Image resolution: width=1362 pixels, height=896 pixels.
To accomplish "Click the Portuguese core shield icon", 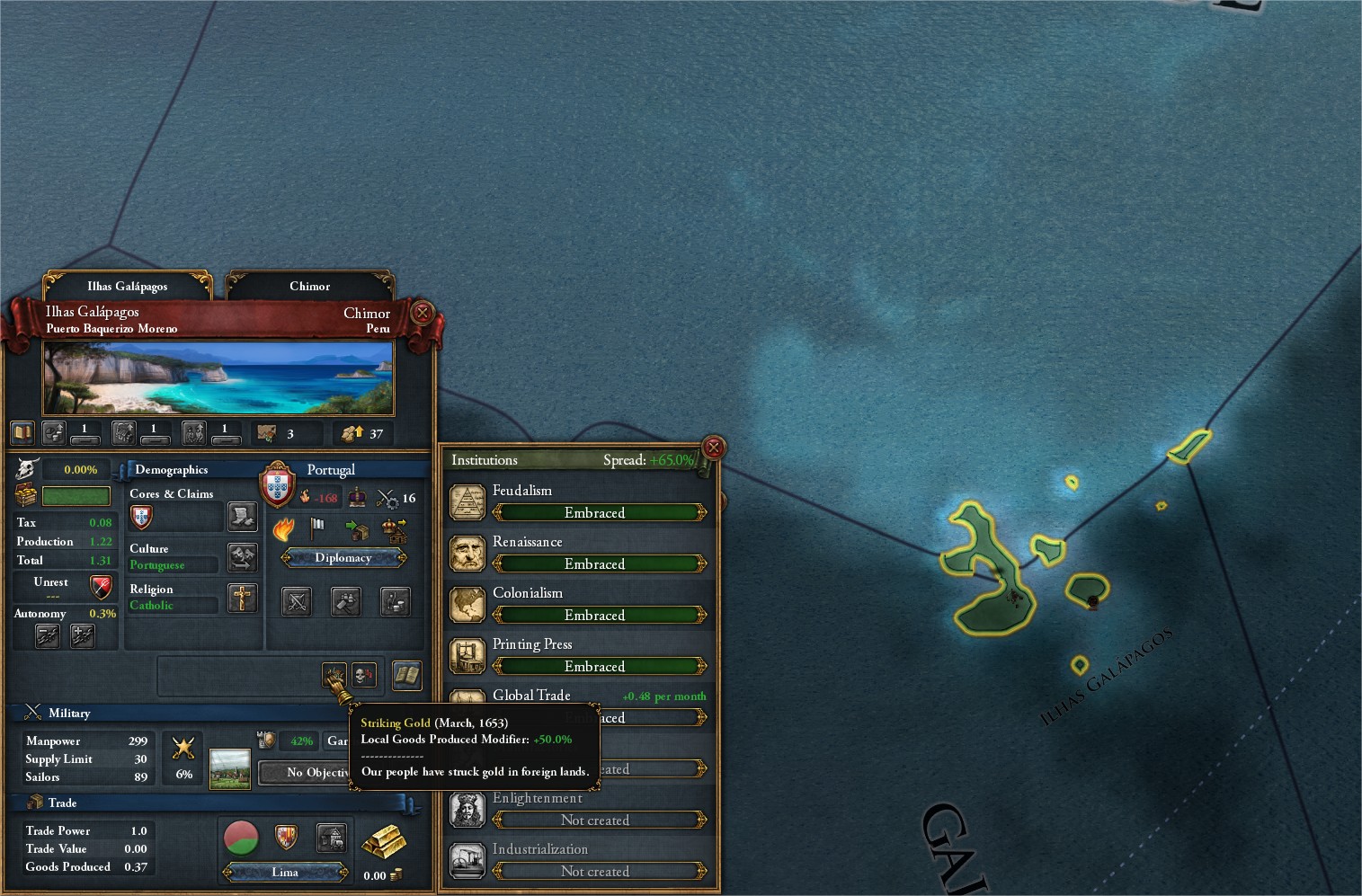I will (x=141, y=519).
